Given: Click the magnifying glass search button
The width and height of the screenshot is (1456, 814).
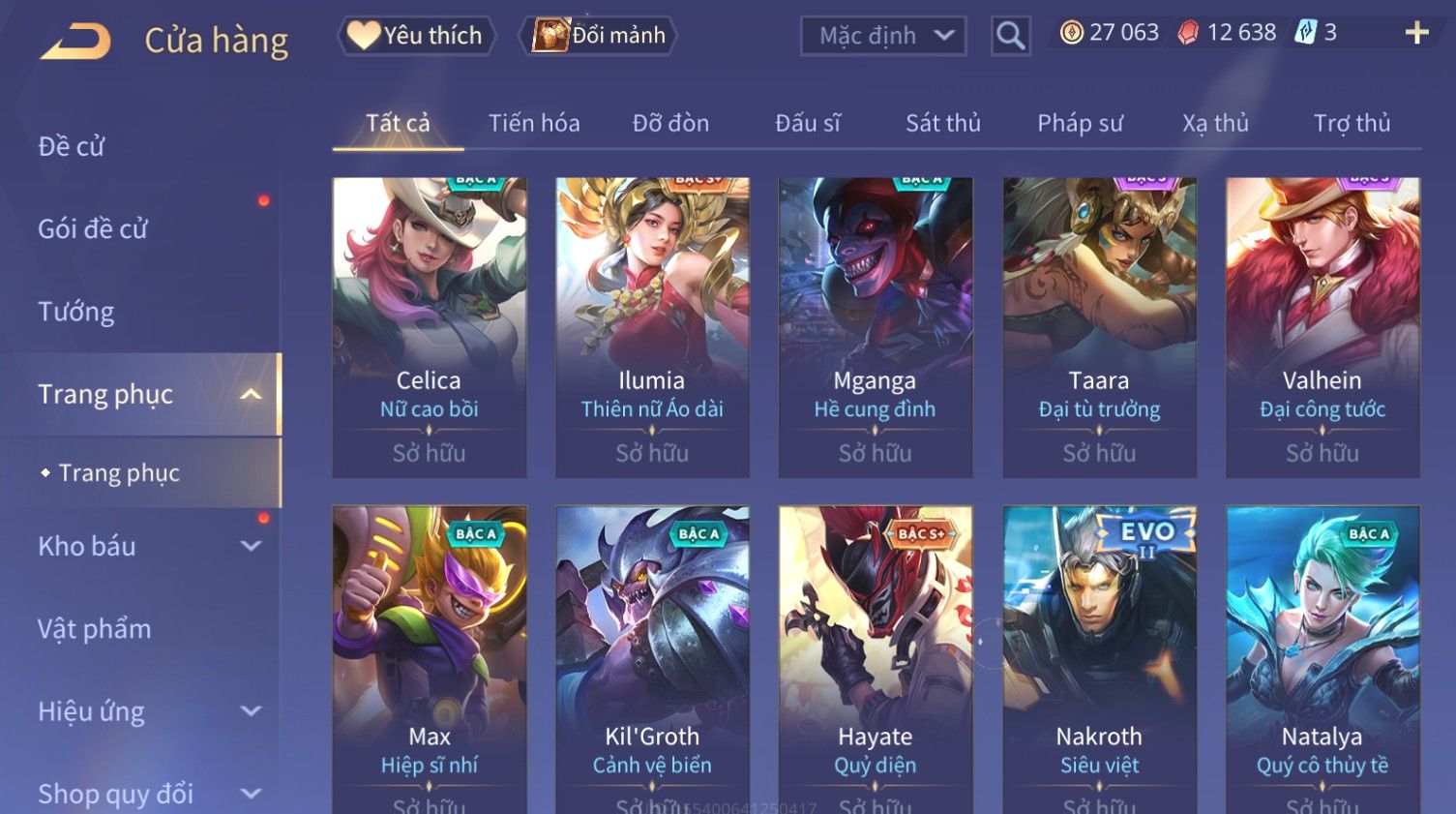Looking at the screenshot, I should coord(1010,36).
